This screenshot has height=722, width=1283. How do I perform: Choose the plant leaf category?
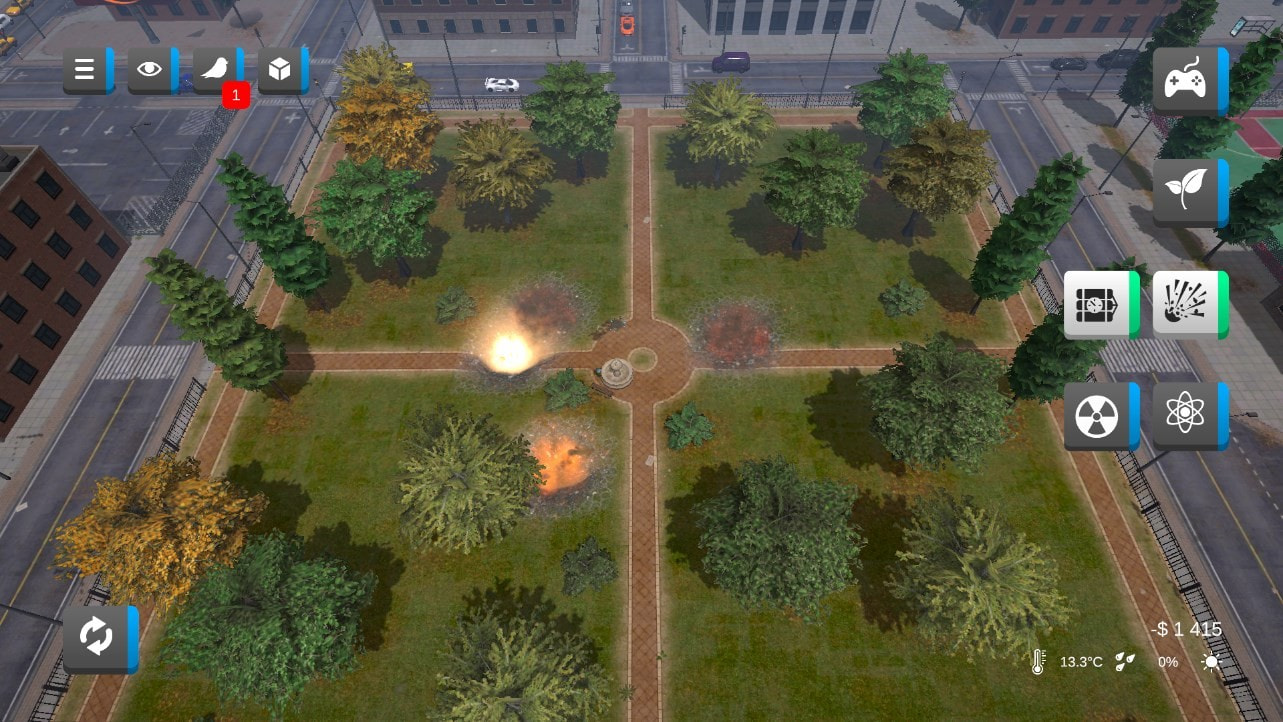tap(1188, 191)
